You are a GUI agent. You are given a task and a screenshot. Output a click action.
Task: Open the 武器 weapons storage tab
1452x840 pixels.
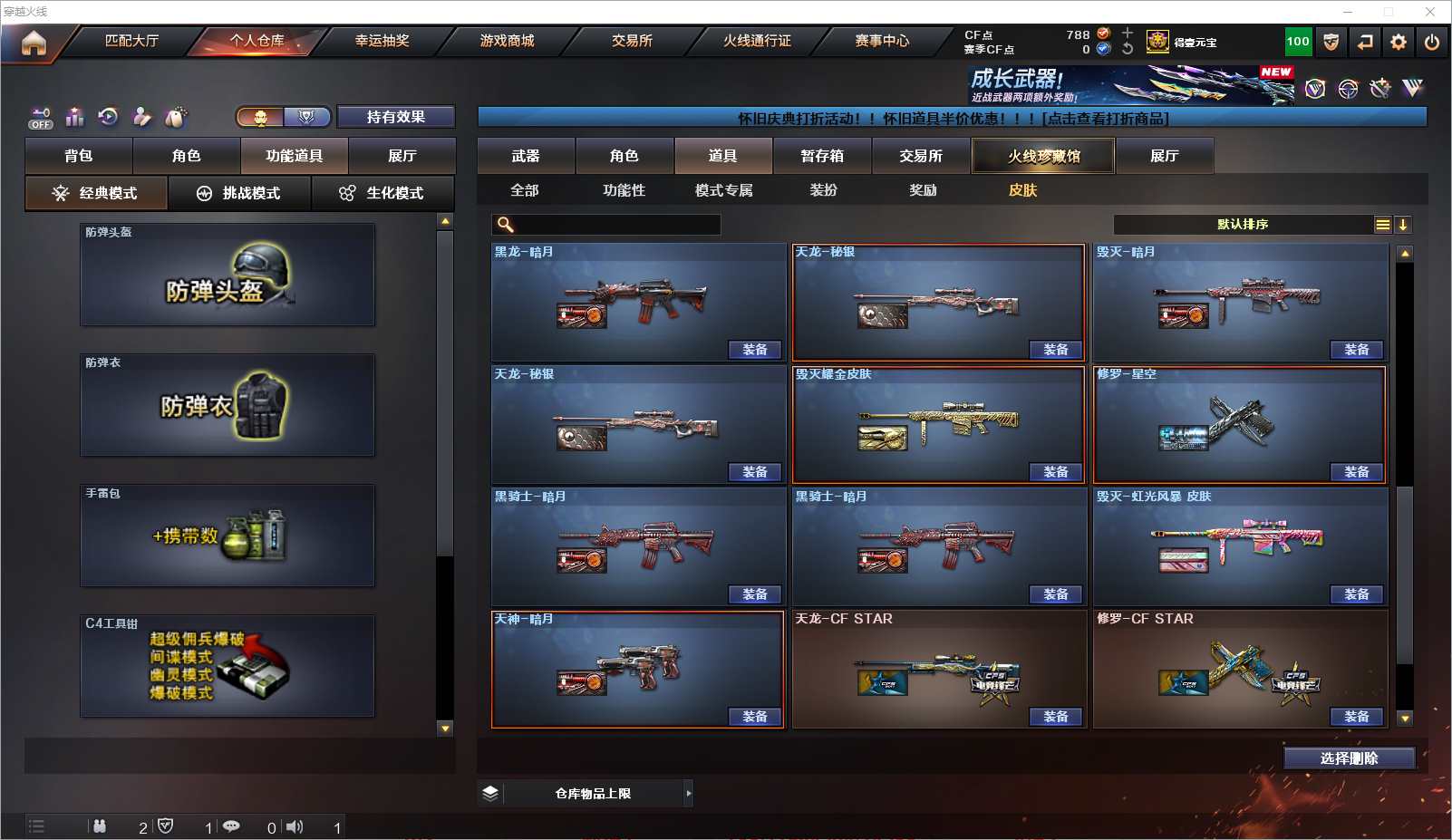526,156
